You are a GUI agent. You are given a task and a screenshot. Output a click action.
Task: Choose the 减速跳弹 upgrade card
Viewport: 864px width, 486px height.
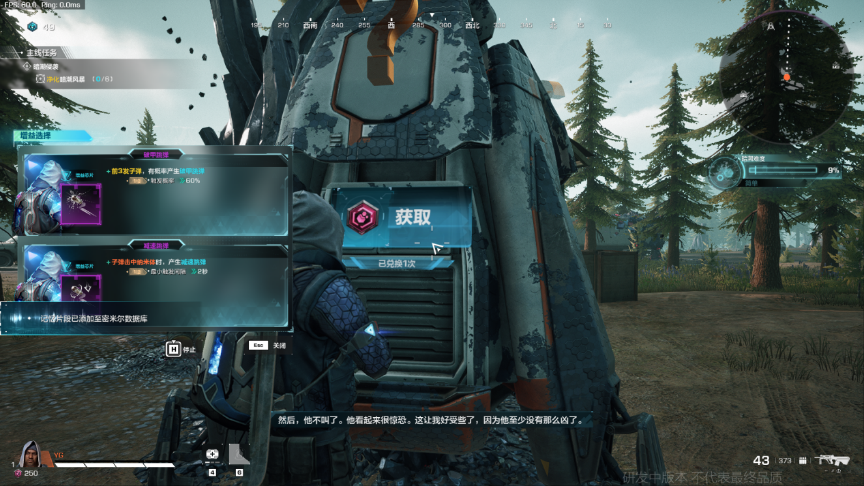[155, 272]
